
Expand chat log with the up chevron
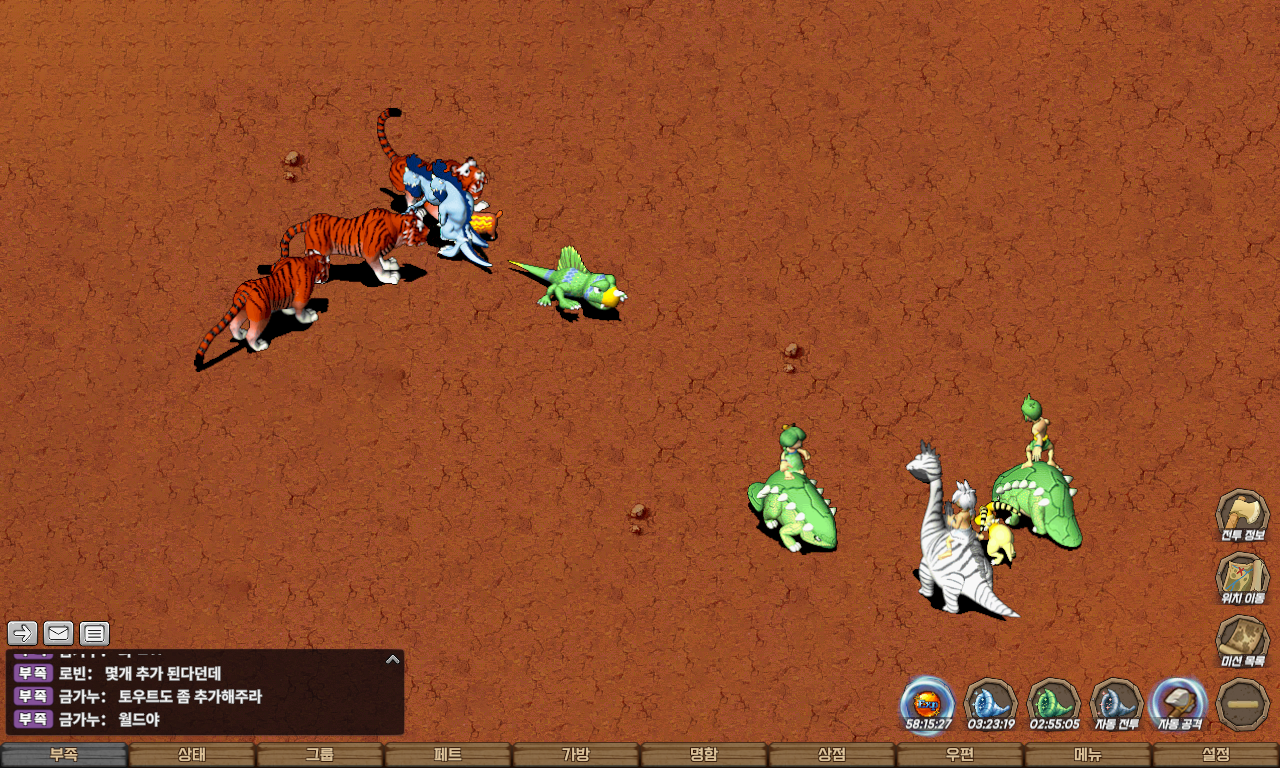point(393,659)
